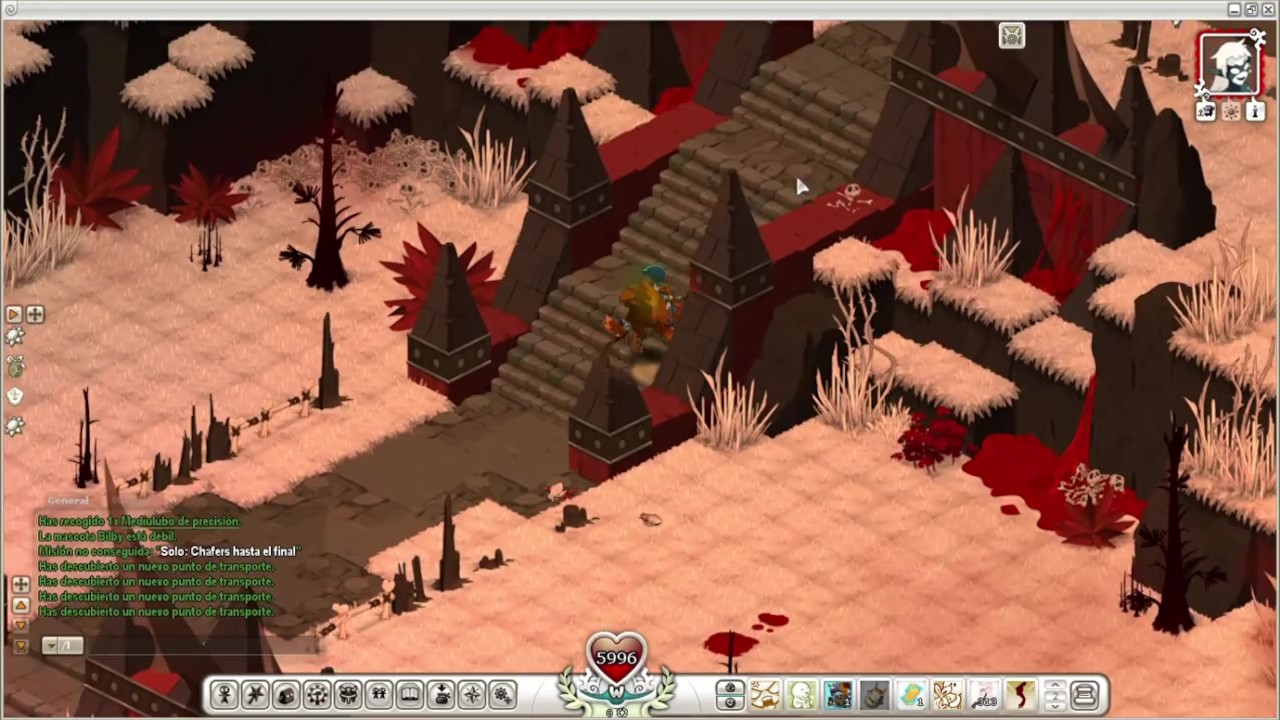Click the compass star map button

(472, 695)
